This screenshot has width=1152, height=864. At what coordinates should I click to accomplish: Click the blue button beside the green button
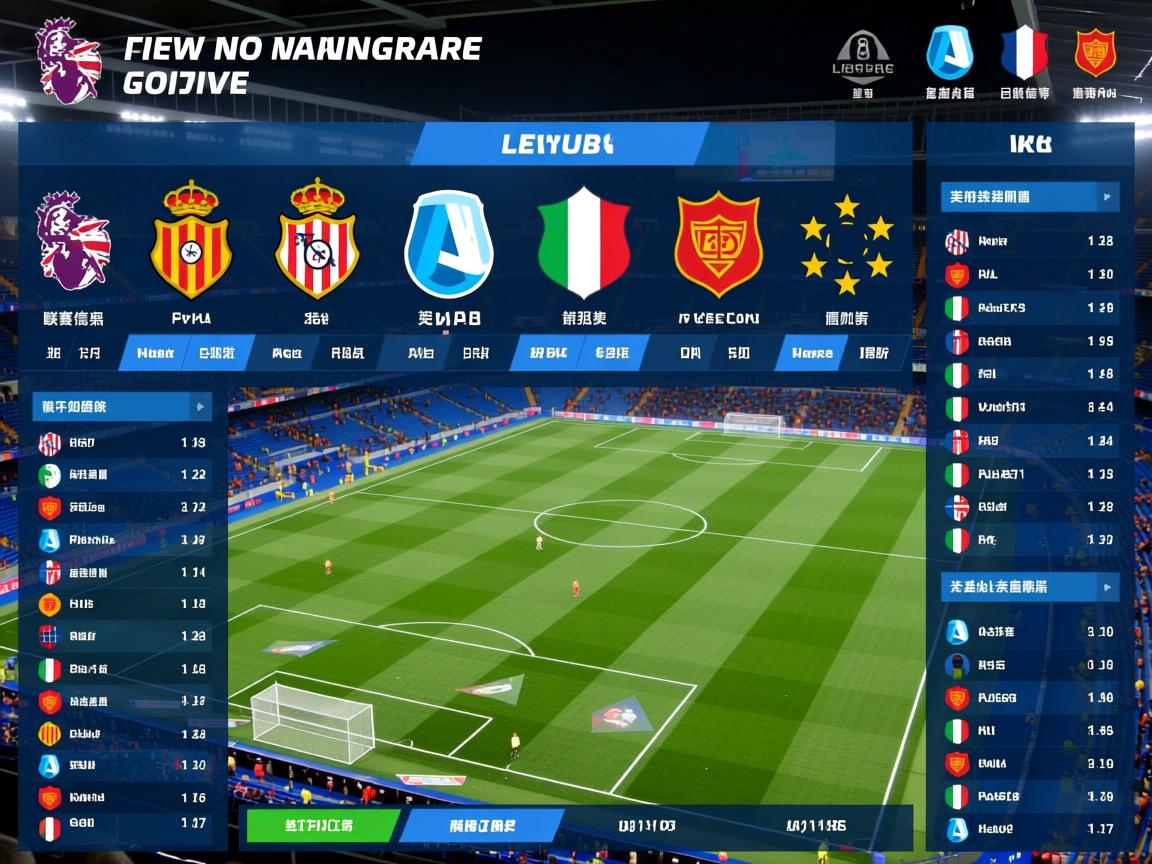484,826
